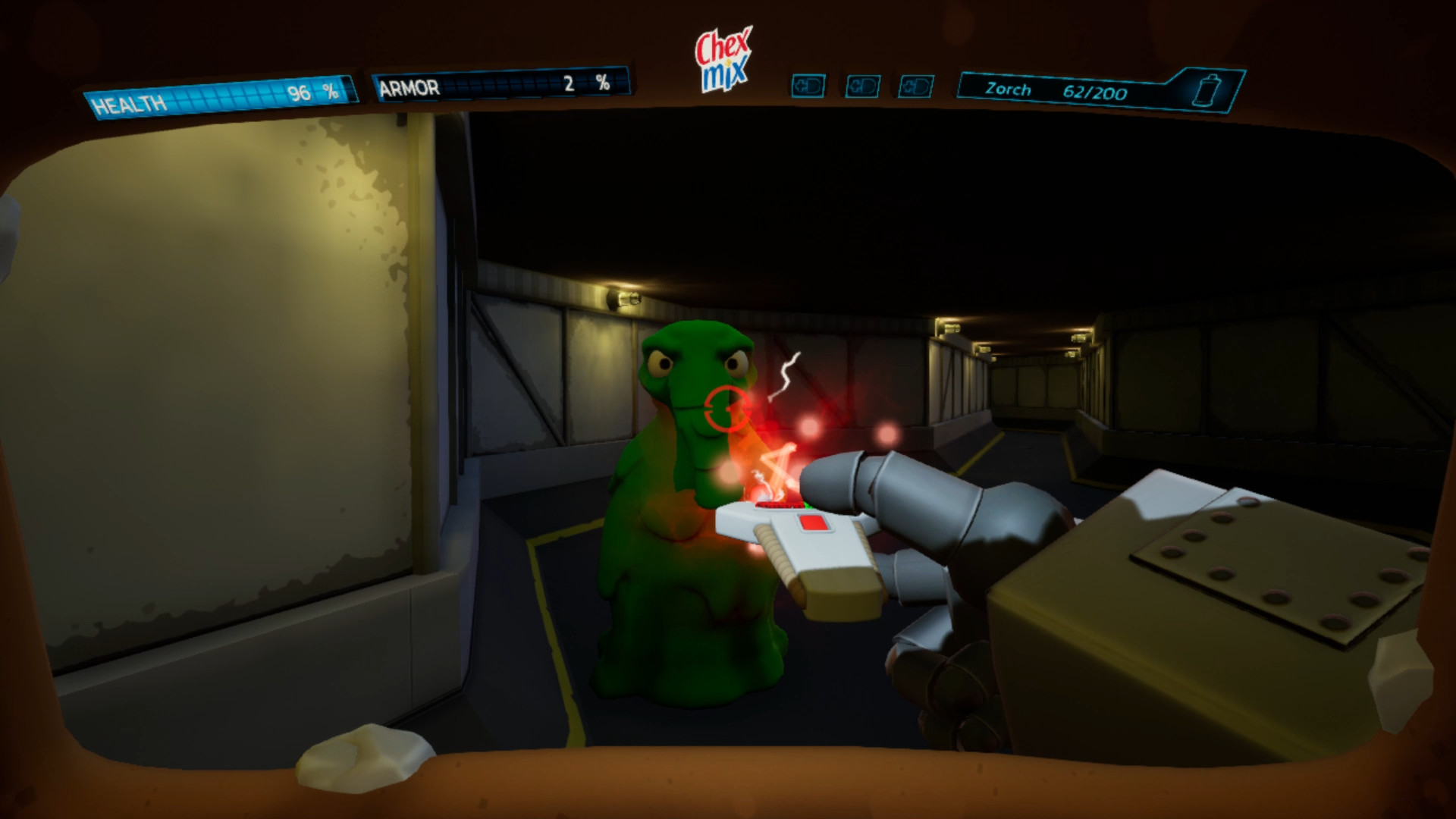
Task: Click the spray can ammo icon
Action: tap(1207, 89)
